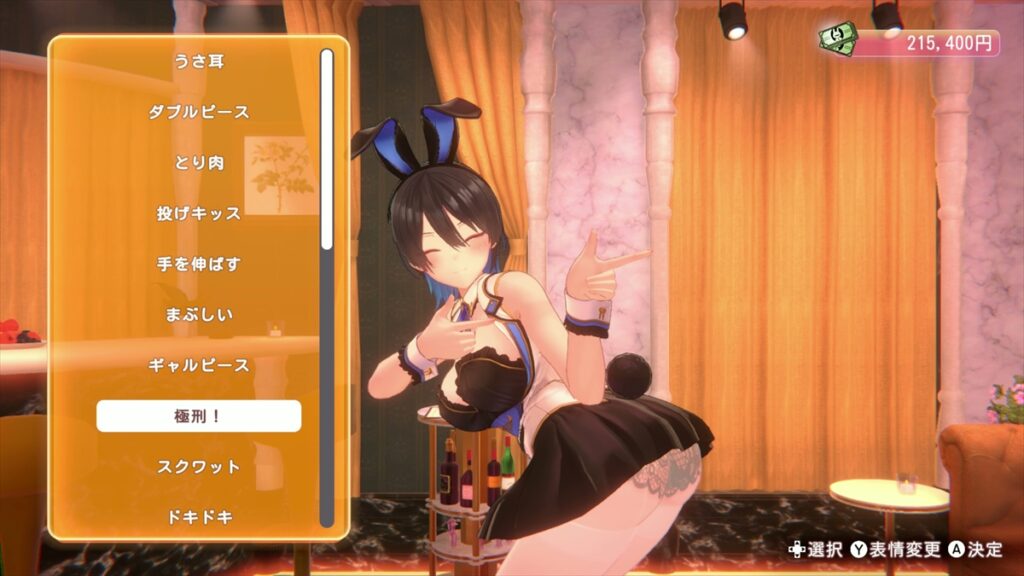1024x576 pixels.
Task: Pick the とり肉 pose option
Action: pyautogui.click(x=198, y=163)
